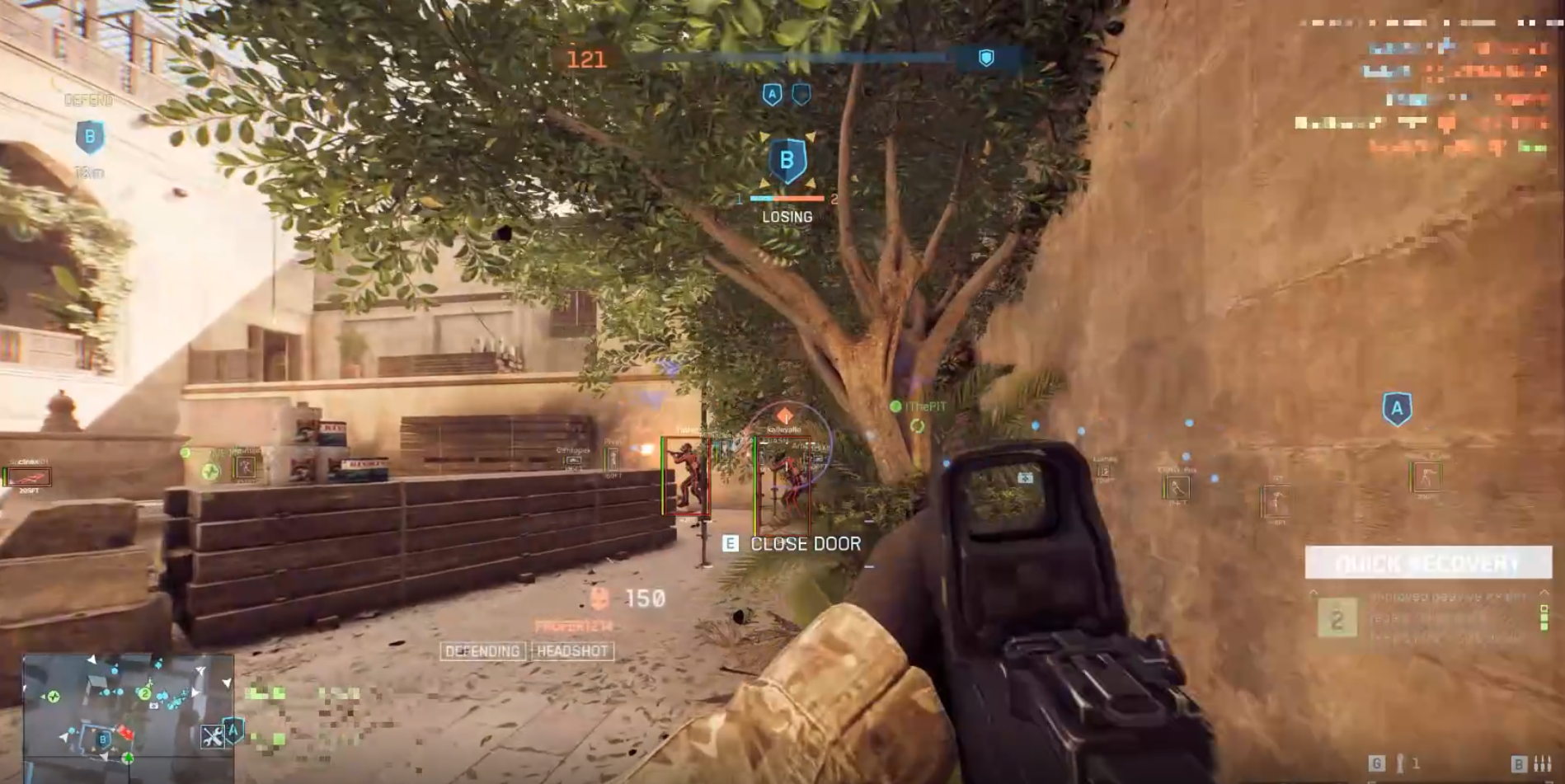
Task: Click the minimap
Action: pyautogui.click(x=128, y=709)
